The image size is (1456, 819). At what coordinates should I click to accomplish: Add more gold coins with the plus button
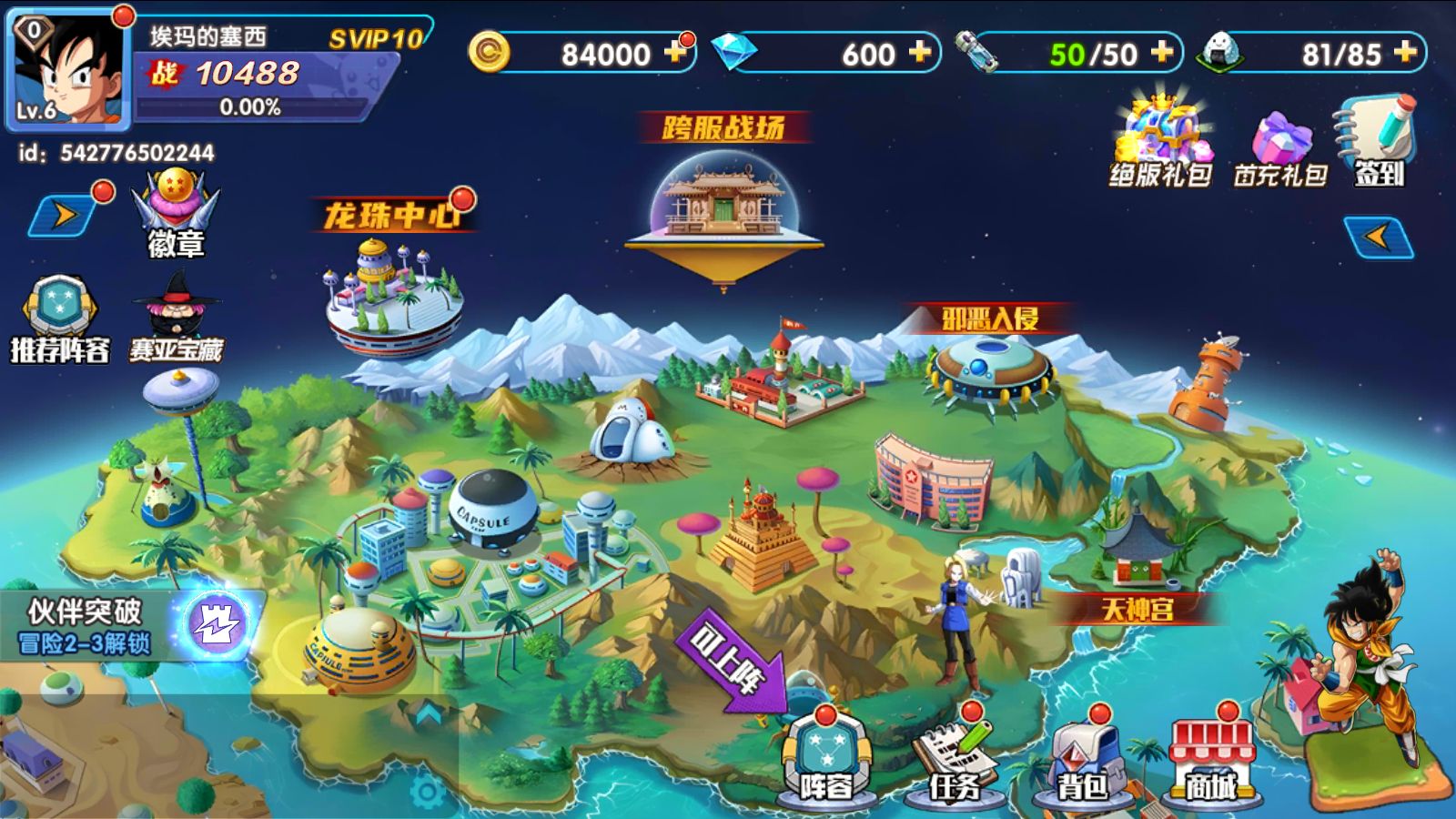tap(675, 53)
